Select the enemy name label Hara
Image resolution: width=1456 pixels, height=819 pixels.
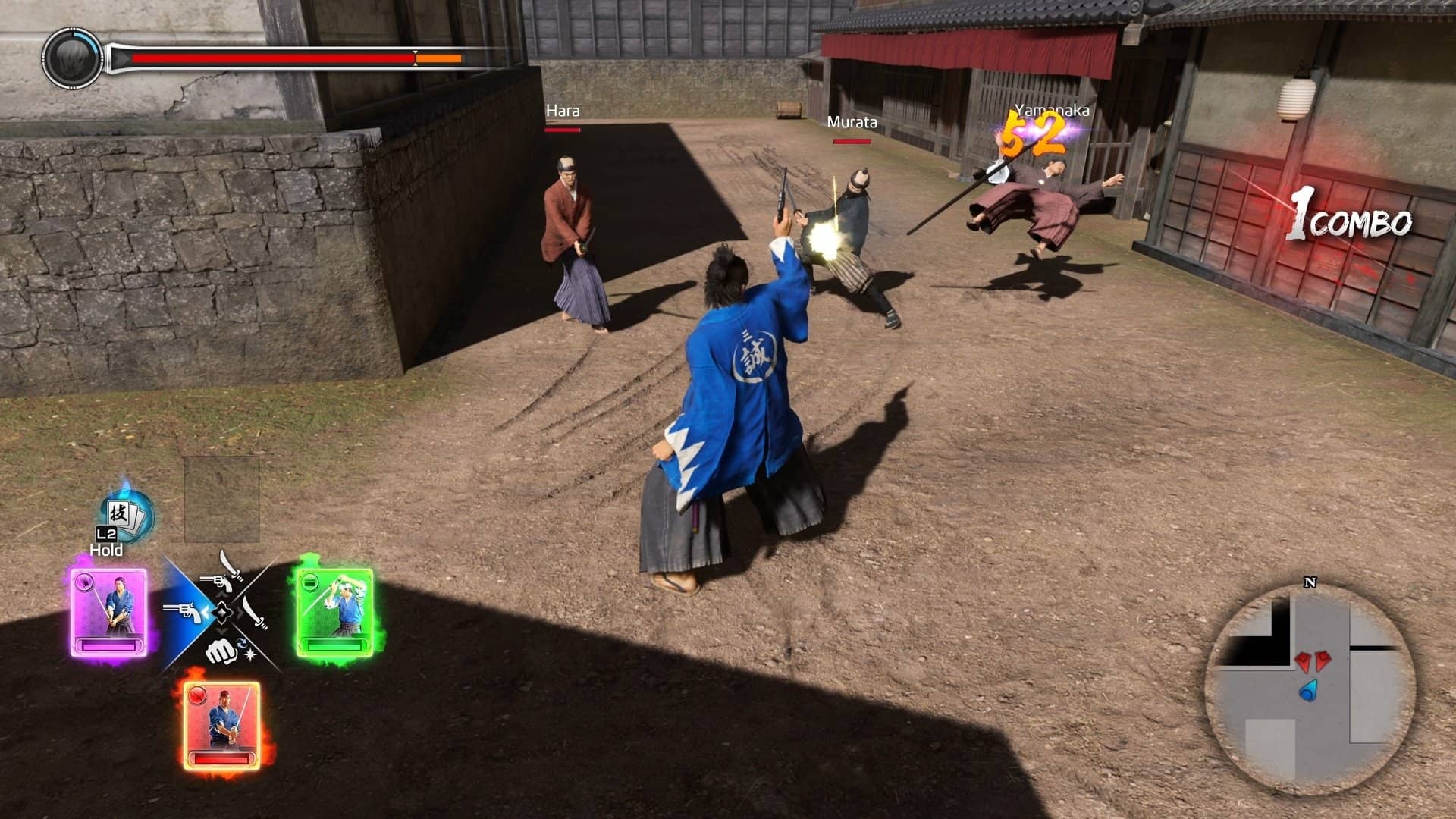pos(562,111)
